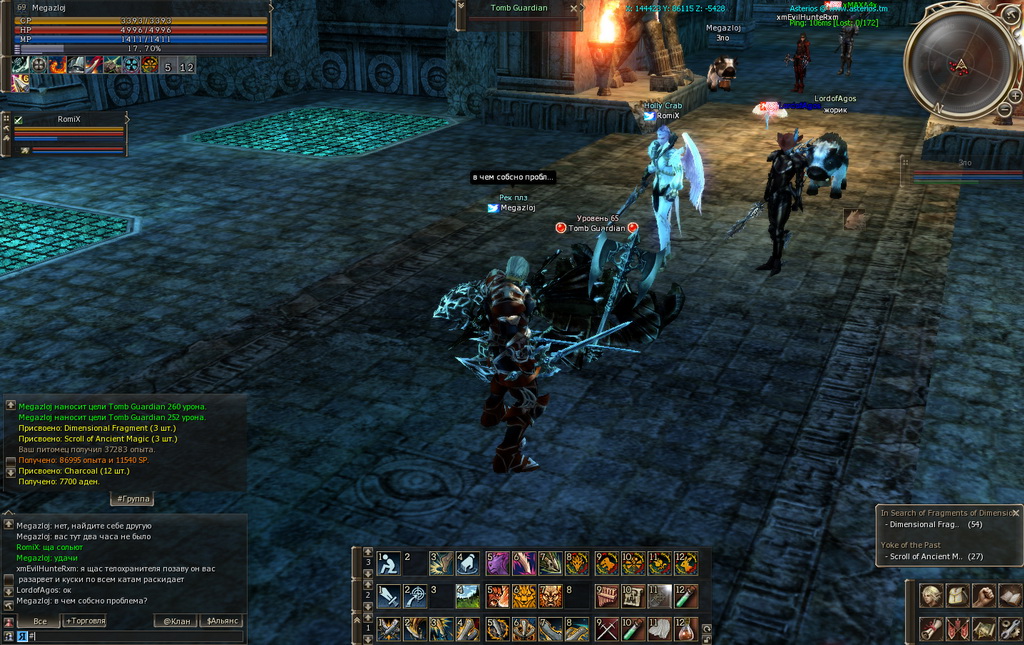Use the sit/stand action on the hotbar
1024x645 pixels.
click(388, 563)
